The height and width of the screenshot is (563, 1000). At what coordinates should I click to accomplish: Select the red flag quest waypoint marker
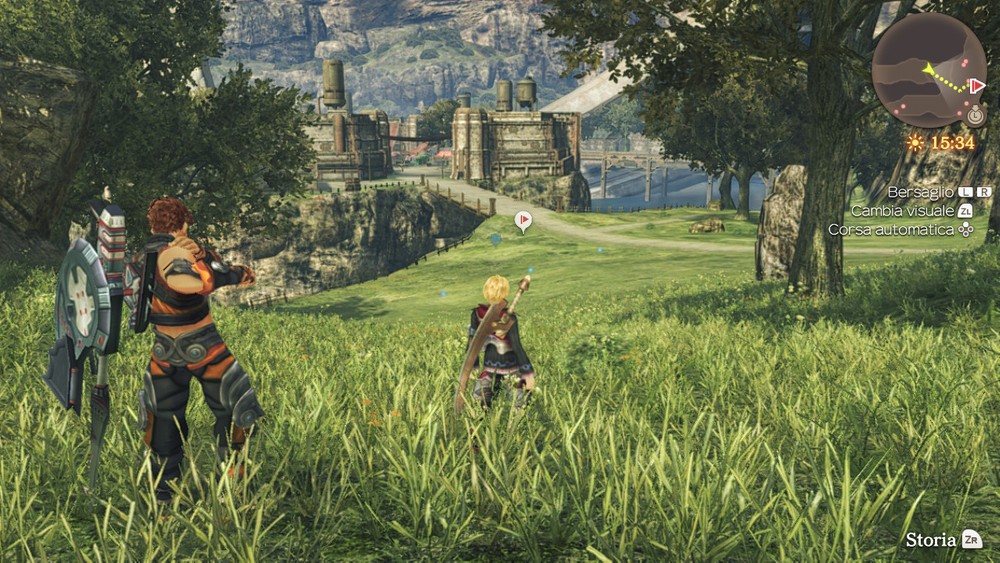click(522, 220)
